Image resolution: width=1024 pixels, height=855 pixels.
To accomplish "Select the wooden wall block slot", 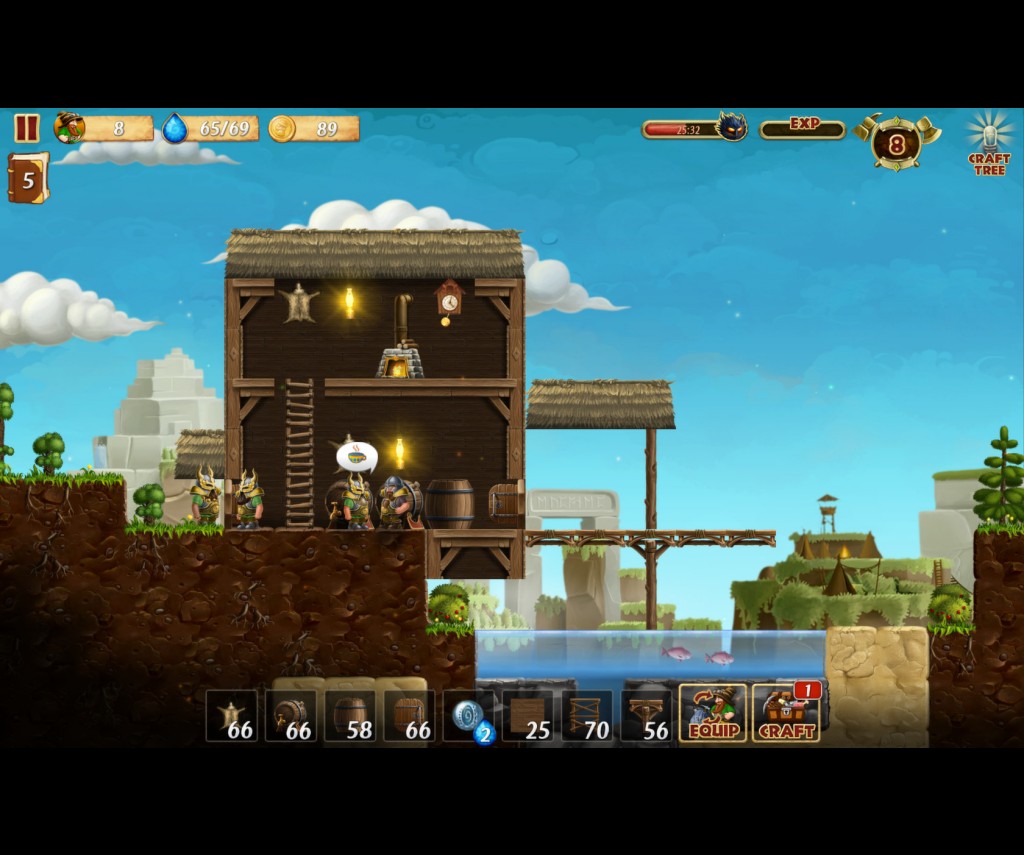I will coord(528,716).
